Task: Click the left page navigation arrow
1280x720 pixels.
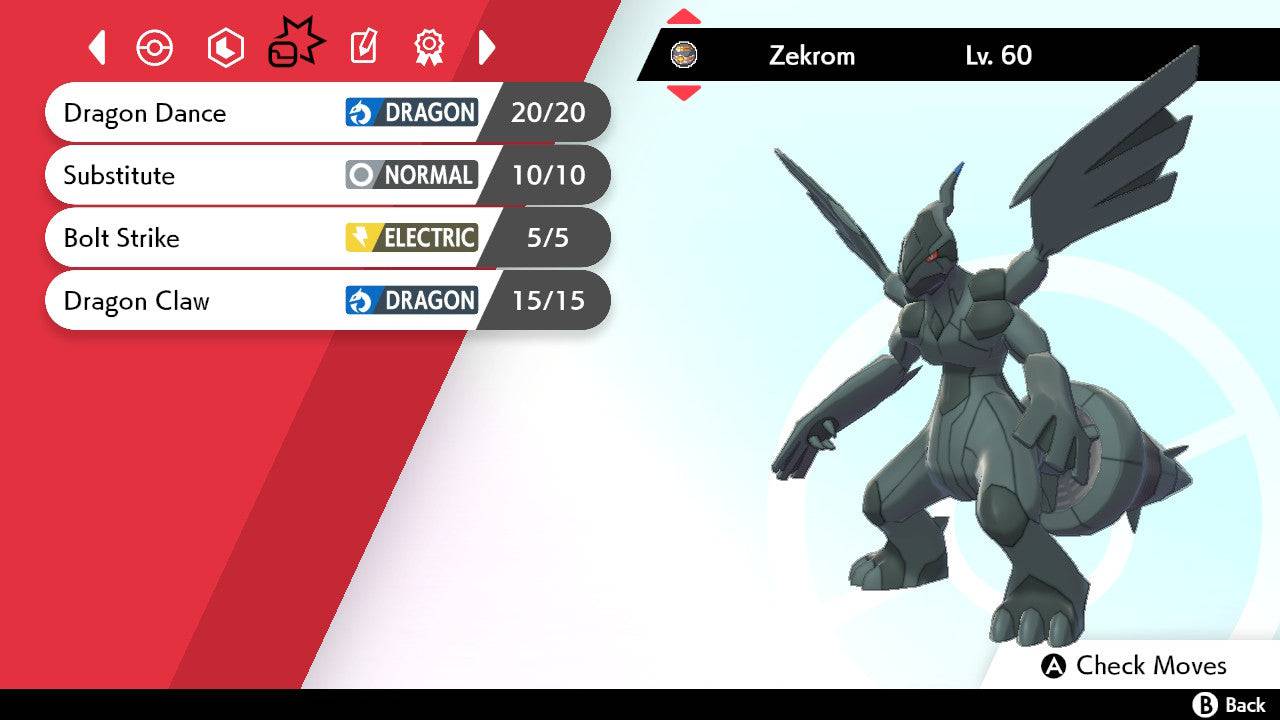Action: pos(97,46)
